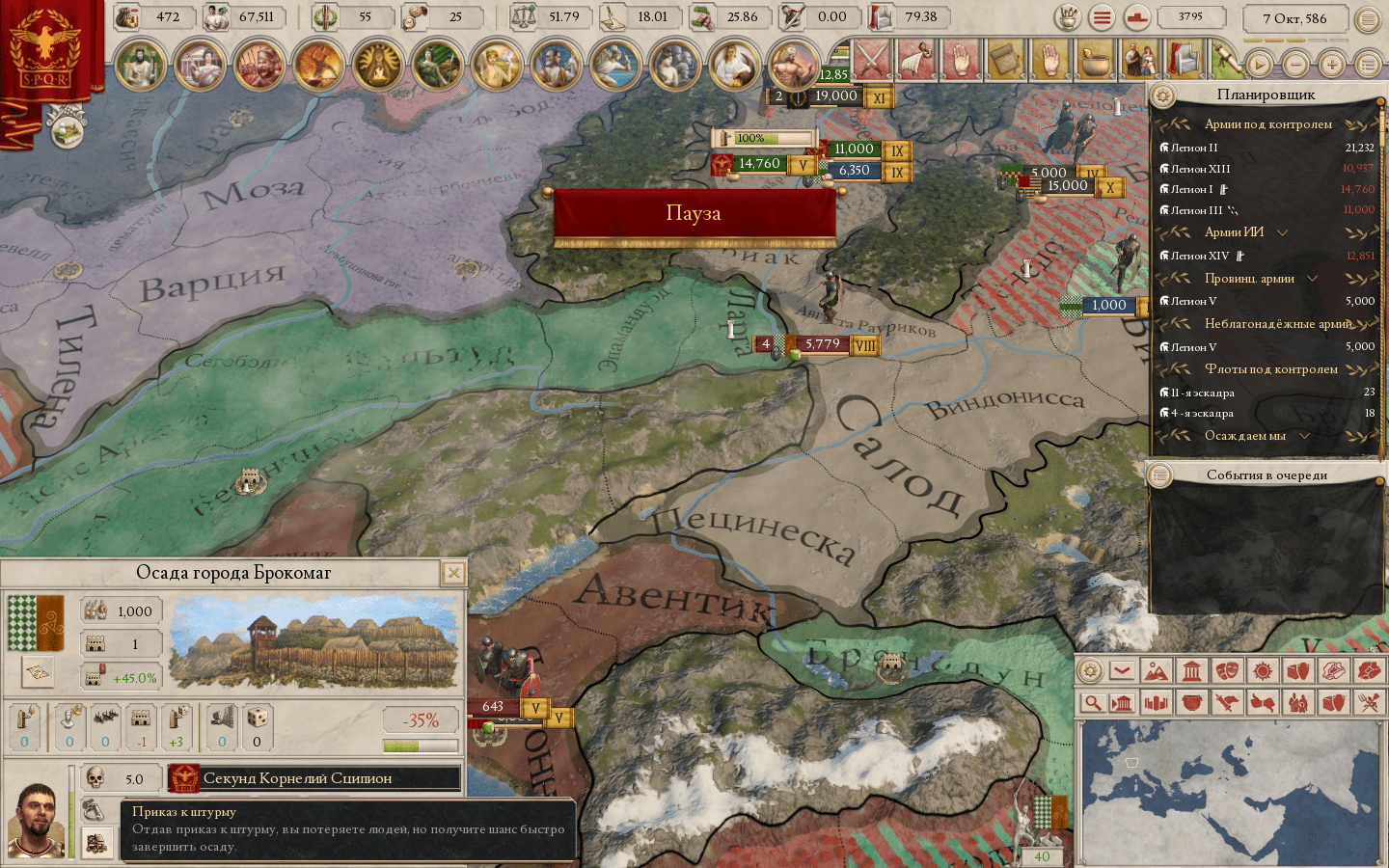This screenshot has width=1389, height=868.
Task: Resume the game with the play button
Action: point(1259,65)
